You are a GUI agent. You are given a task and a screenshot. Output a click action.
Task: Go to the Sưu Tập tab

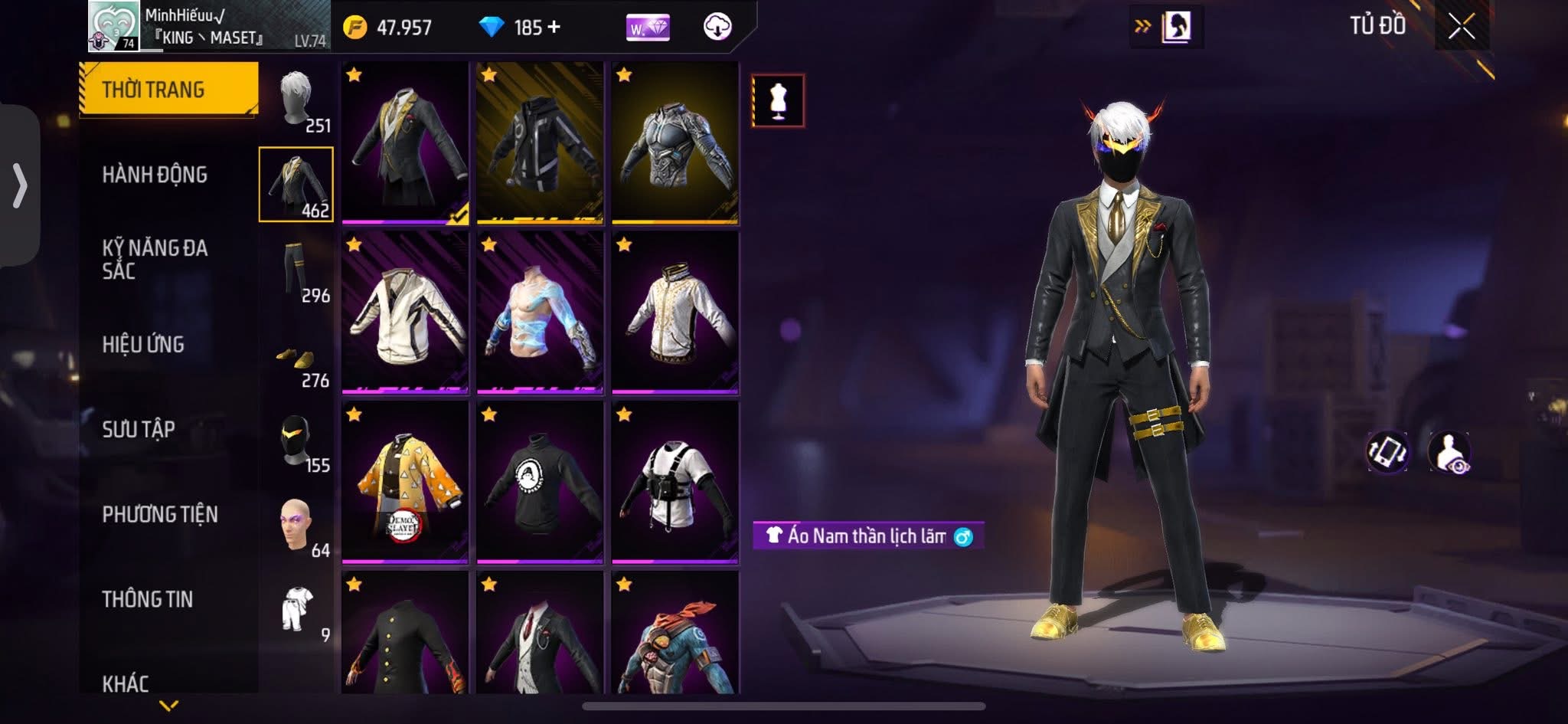pos(139,429)
